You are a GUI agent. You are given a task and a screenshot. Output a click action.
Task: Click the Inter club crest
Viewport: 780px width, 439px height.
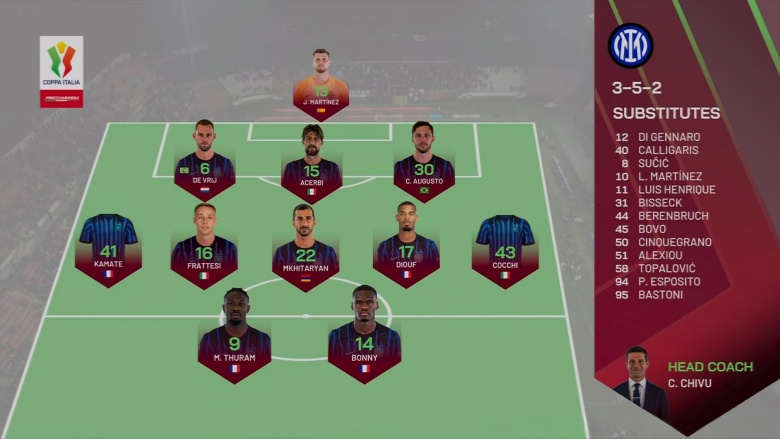point(630,45)
